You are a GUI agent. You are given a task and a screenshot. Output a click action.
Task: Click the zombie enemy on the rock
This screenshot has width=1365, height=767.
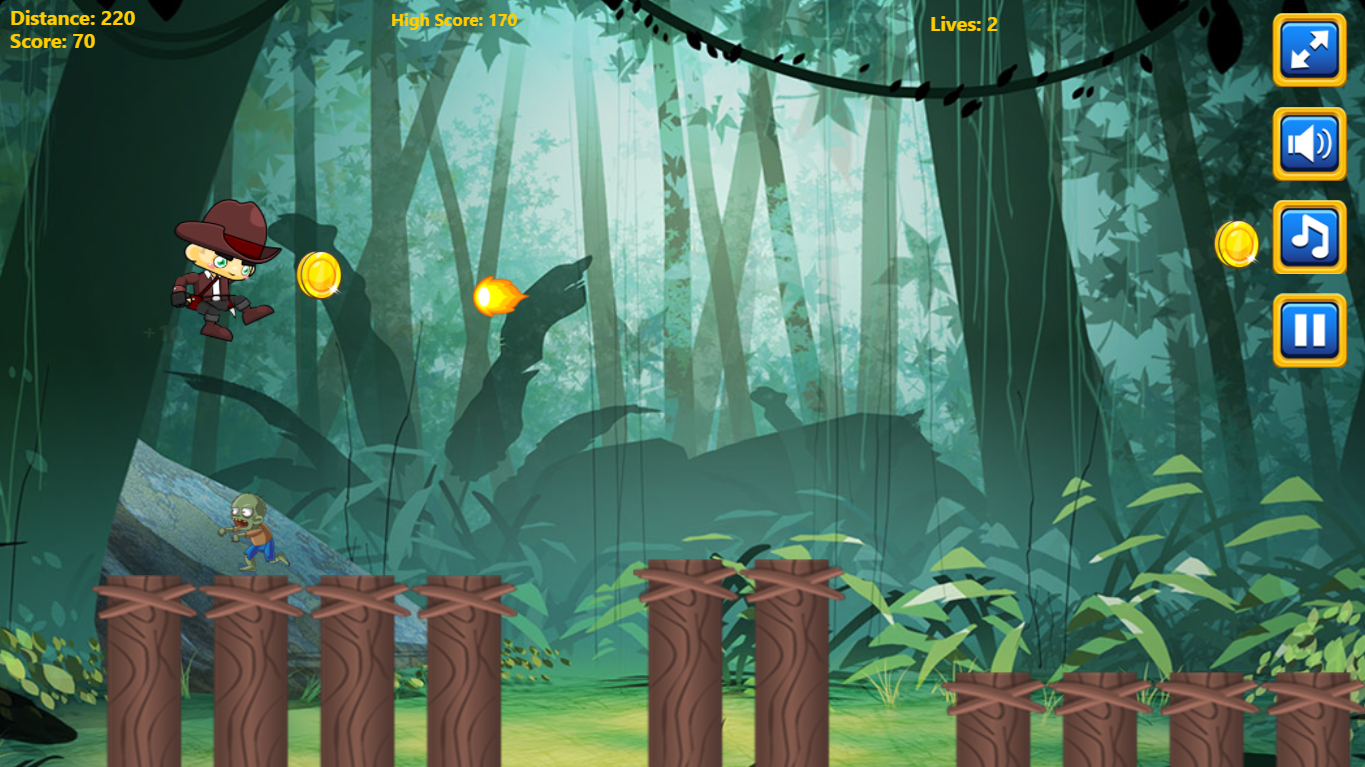pos(252,530)
